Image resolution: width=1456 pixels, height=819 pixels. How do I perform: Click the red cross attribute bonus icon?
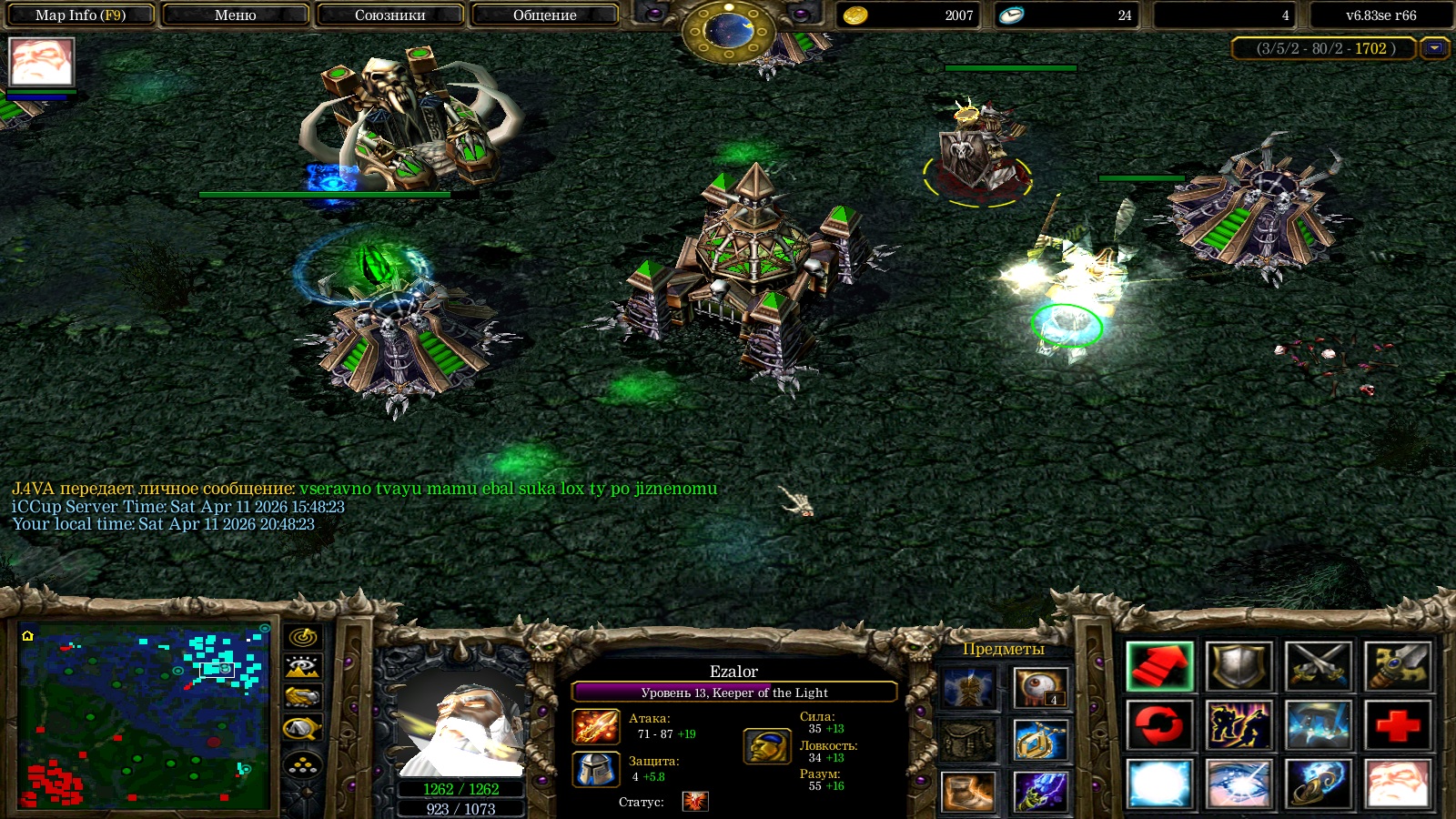[x=1398, y=725]
